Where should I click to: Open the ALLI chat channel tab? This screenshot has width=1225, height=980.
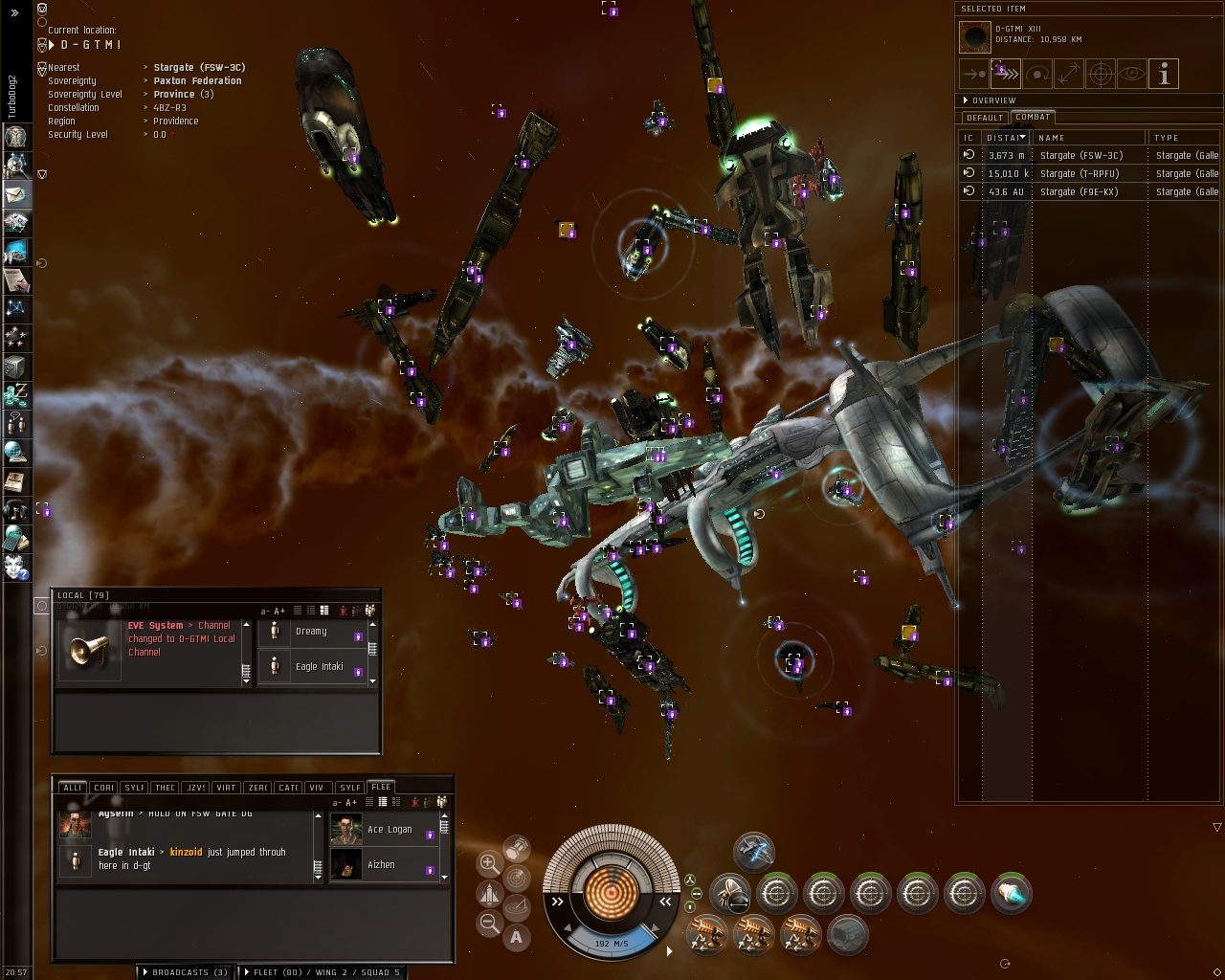(x=72, y=788)
